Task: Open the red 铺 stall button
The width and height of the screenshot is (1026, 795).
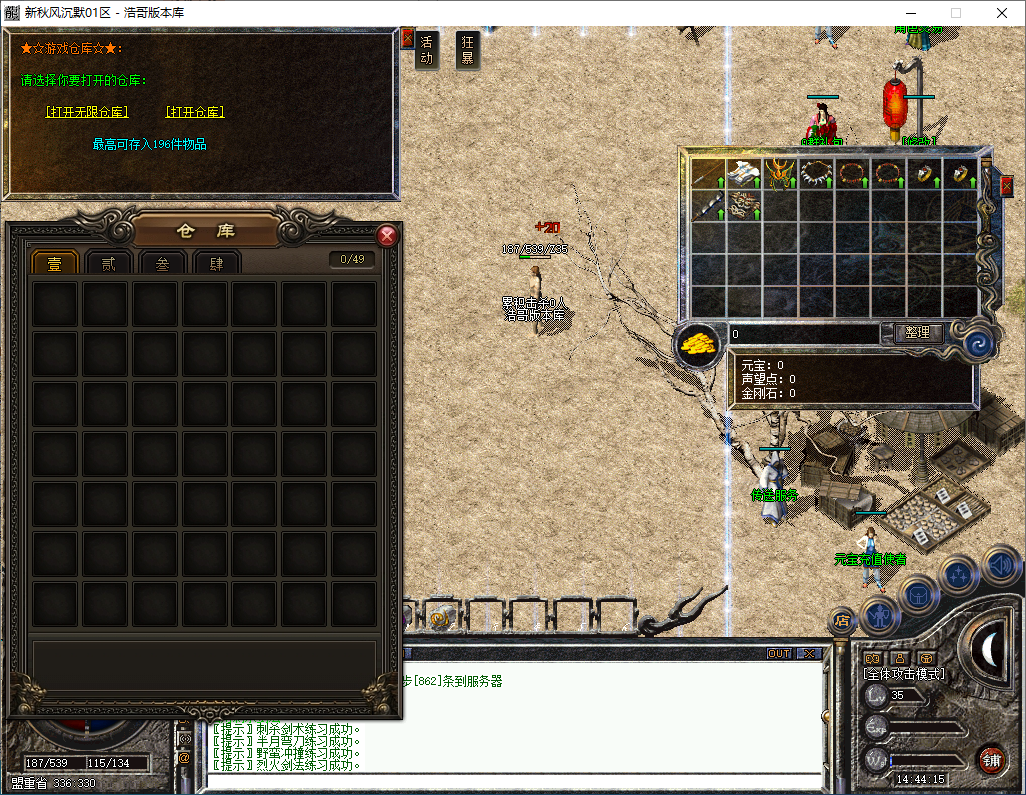Action: click(x=992, y=759)
